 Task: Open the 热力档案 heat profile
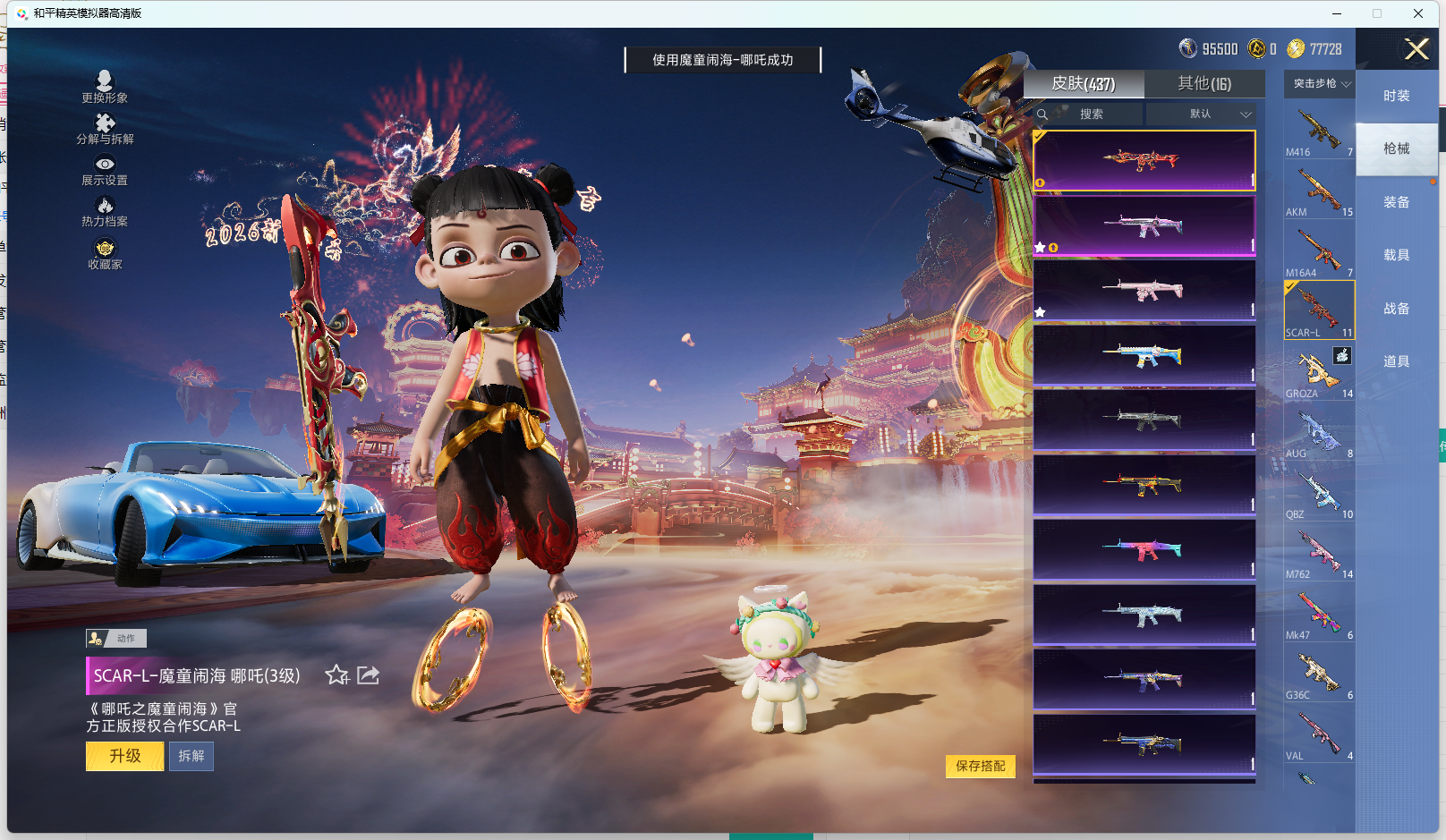coord(105,211)
